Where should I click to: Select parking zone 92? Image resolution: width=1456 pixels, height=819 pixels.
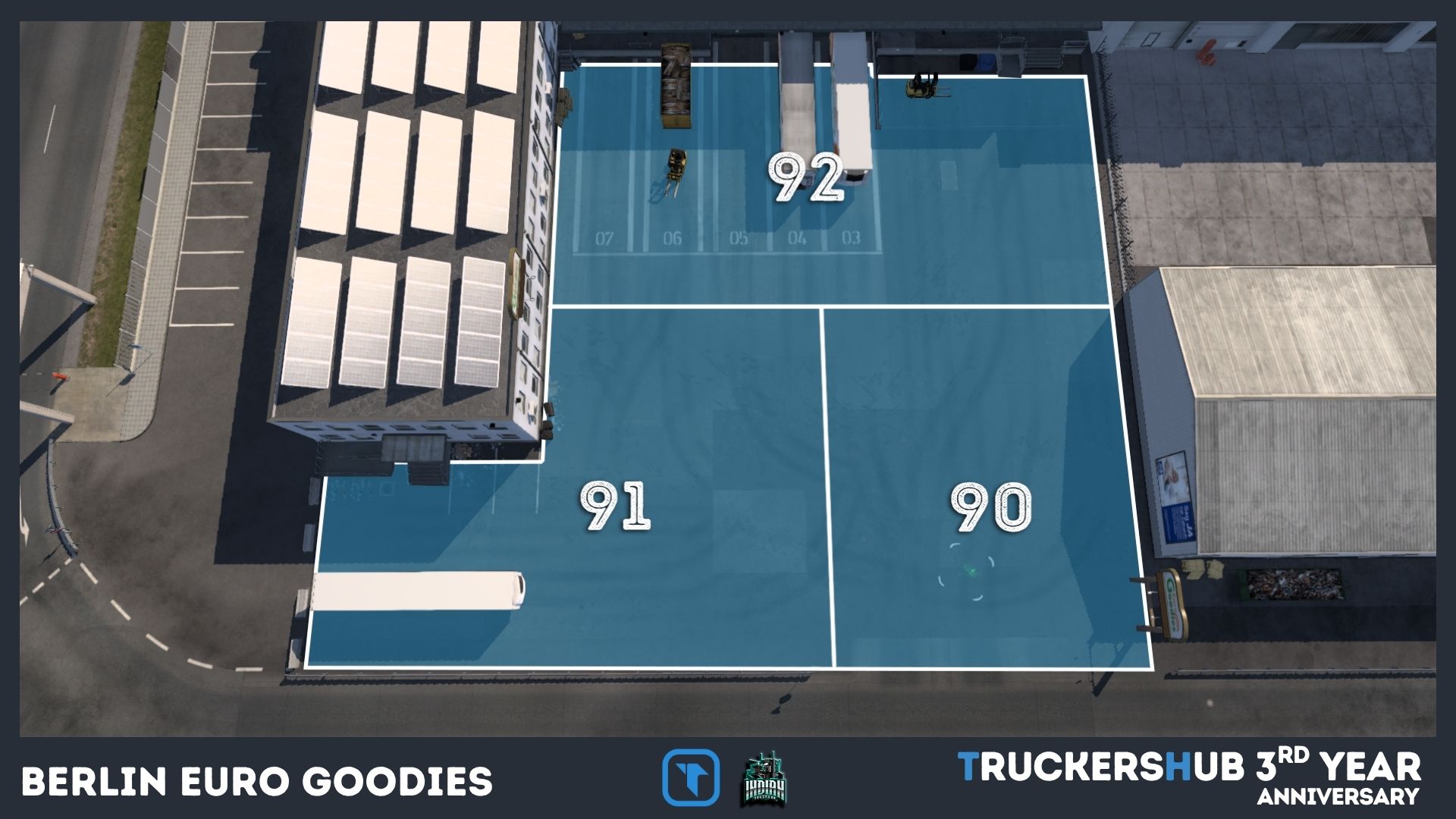coord(805,177)
